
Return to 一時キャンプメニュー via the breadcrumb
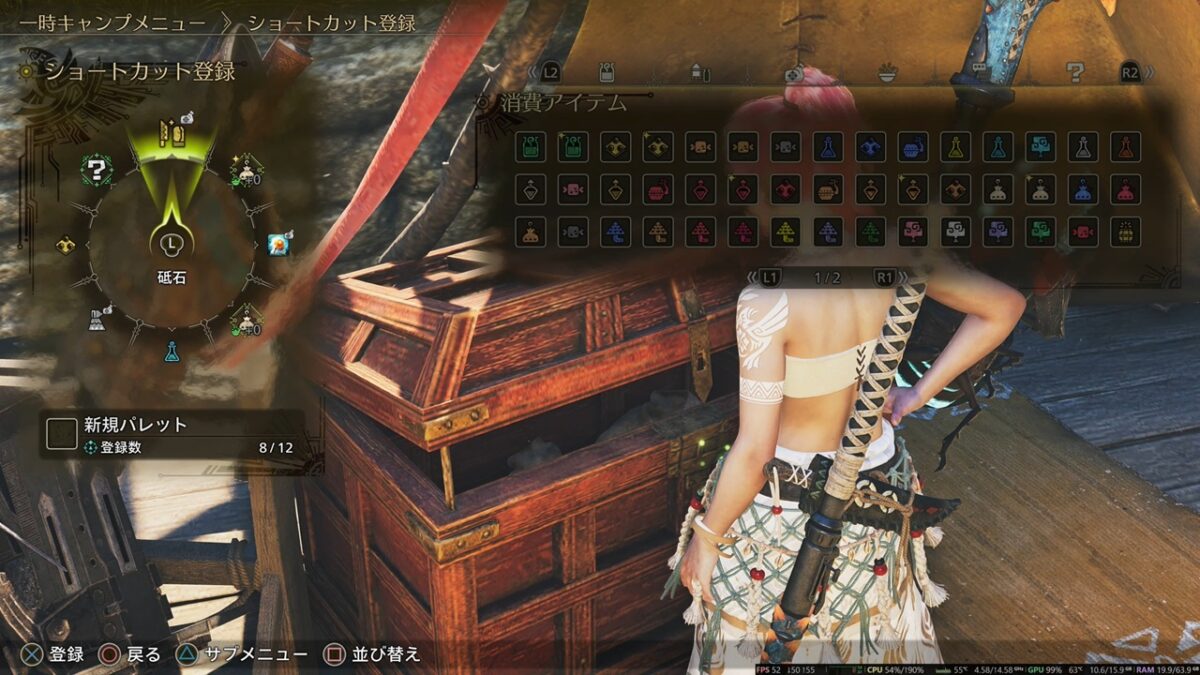(112, 22)
